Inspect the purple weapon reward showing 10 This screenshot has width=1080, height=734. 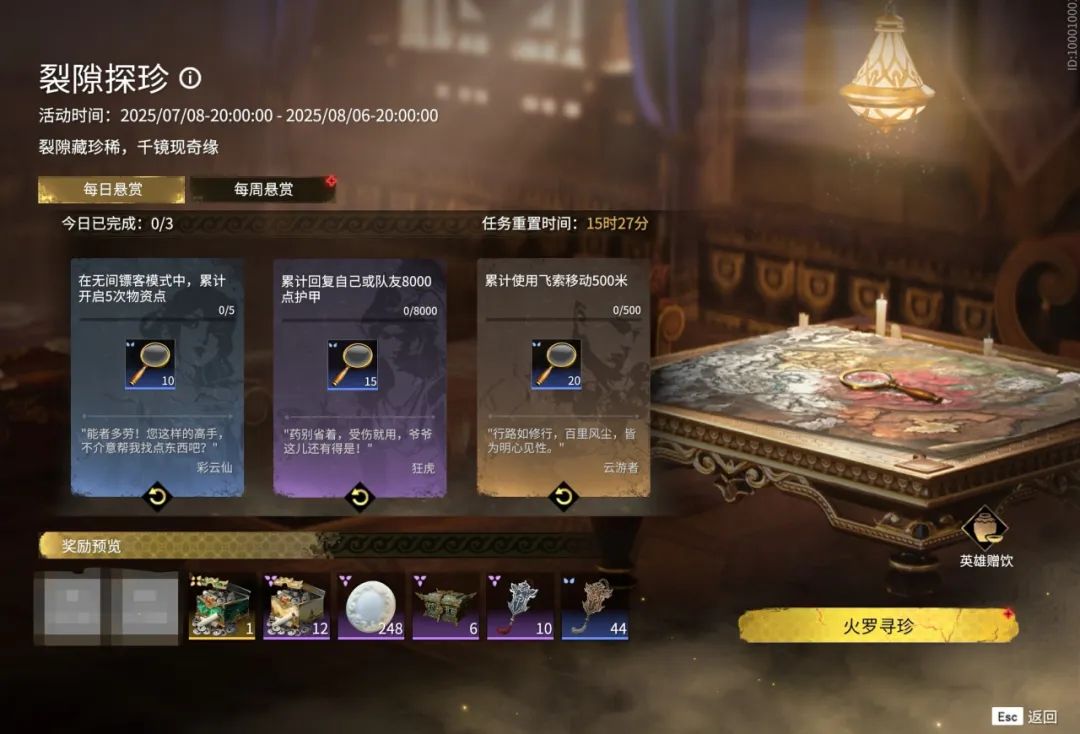point(520,606)
